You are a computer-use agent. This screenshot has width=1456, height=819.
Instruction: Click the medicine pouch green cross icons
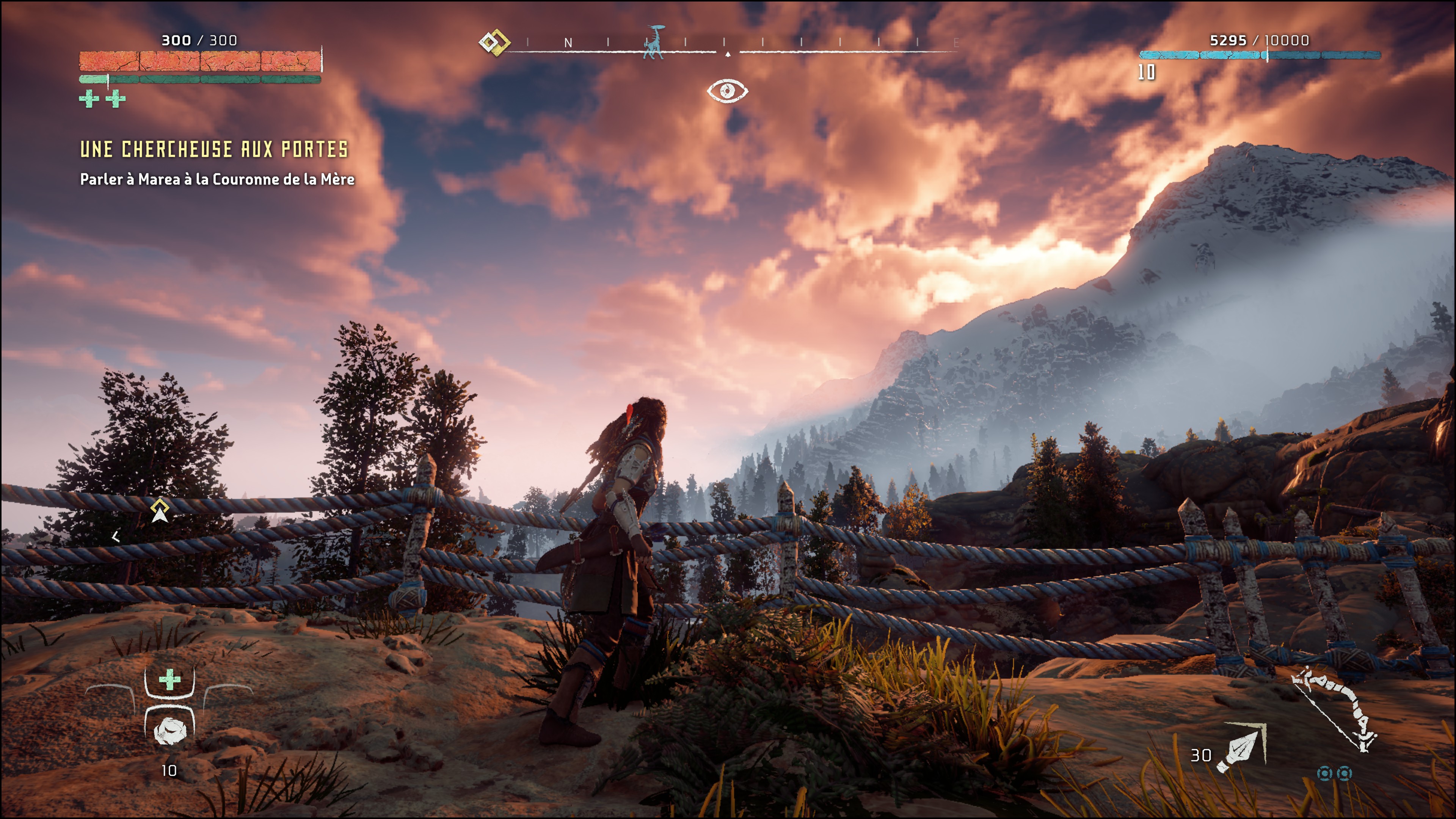tap(102, 99)
